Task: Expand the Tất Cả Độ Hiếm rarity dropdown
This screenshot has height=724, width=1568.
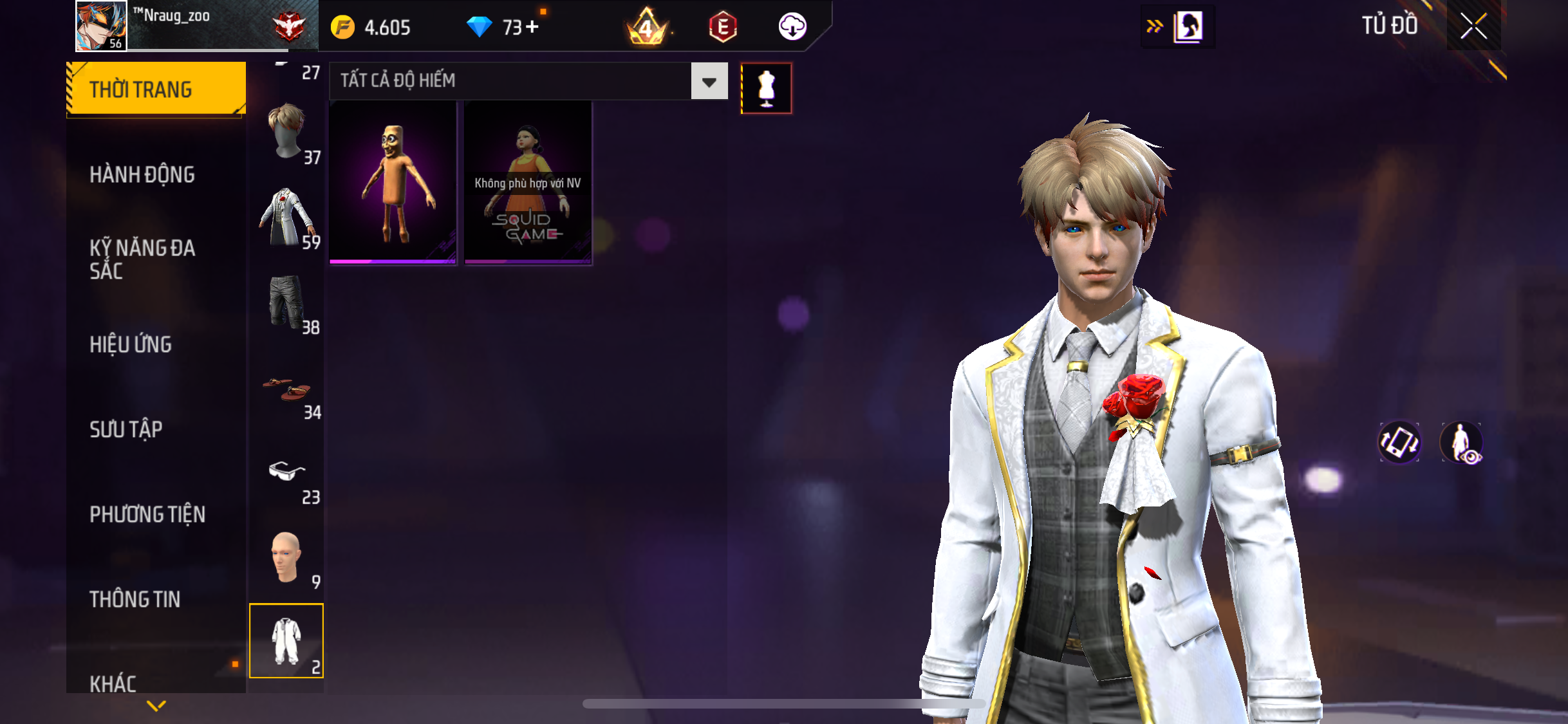Action: click(709, 81)
